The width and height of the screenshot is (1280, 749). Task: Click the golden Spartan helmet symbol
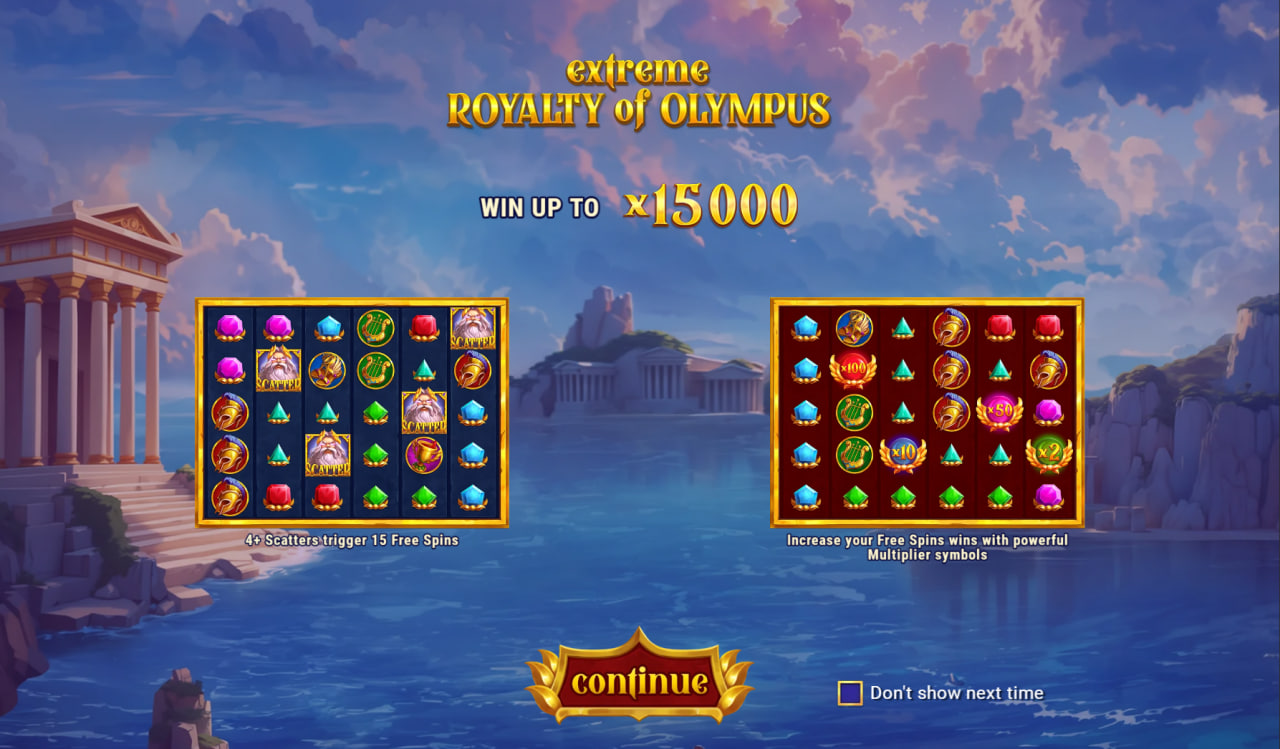click(228, 414)
